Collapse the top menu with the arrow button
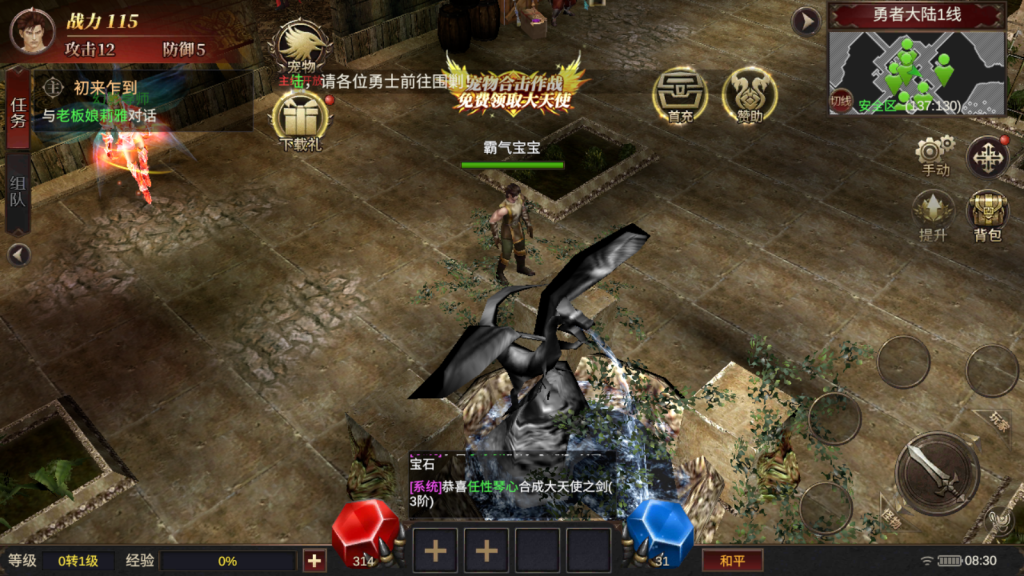 pos(806,21)
